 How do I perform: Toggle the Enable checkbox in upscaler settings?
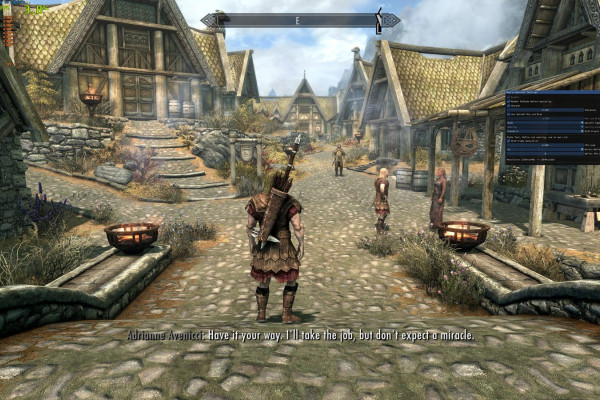point(508,97)
